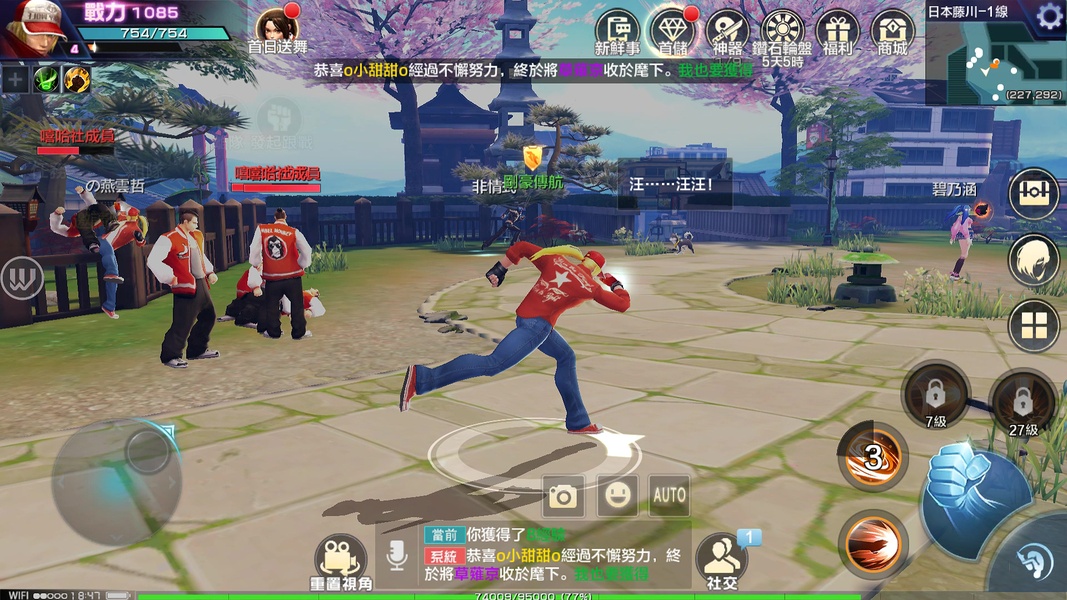The width and height of the screenshot is (1067, 600).
Task: Open the emoji smiley panel
Action: click(x=617, y=495)
